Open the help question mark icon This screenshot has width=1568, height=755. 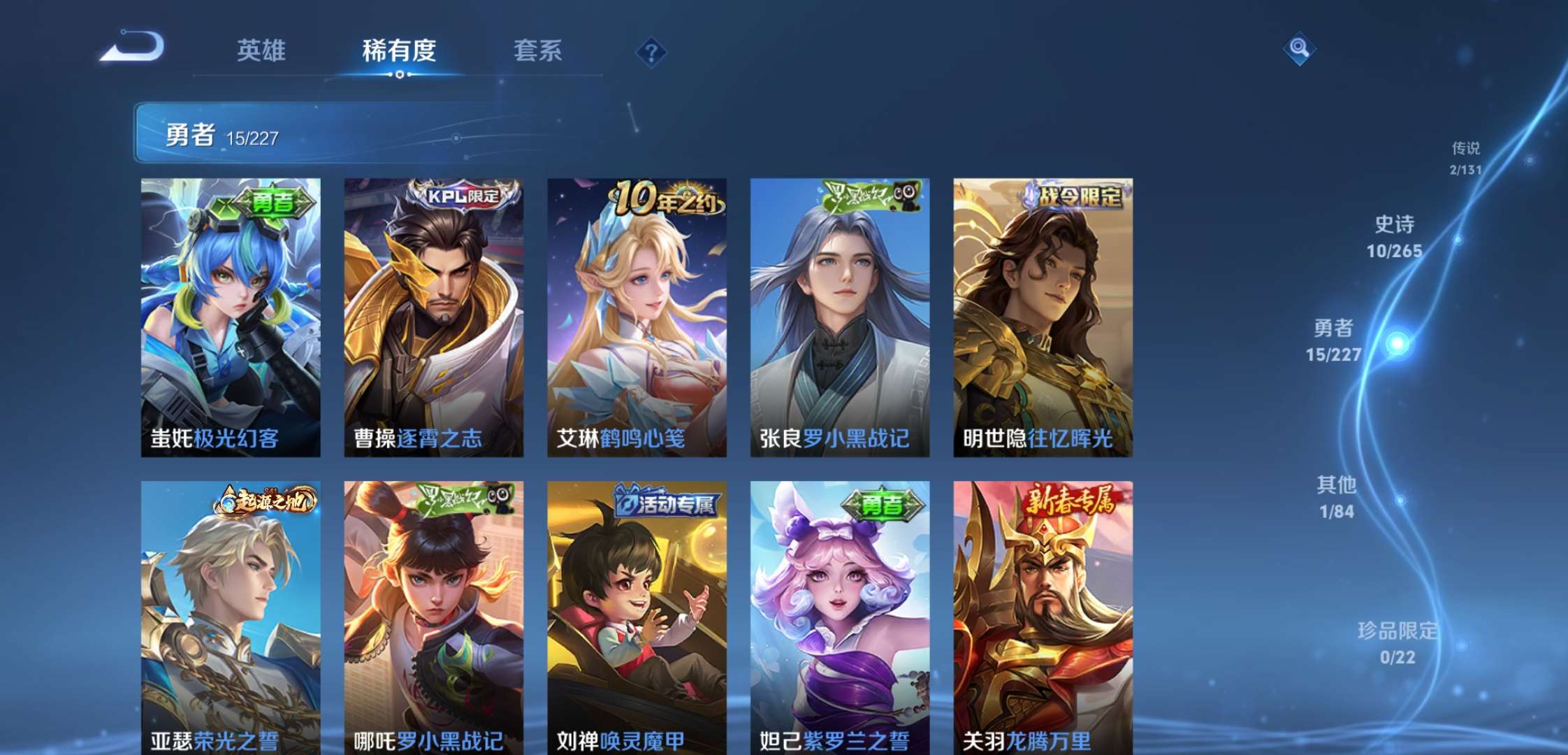point(650,50)
